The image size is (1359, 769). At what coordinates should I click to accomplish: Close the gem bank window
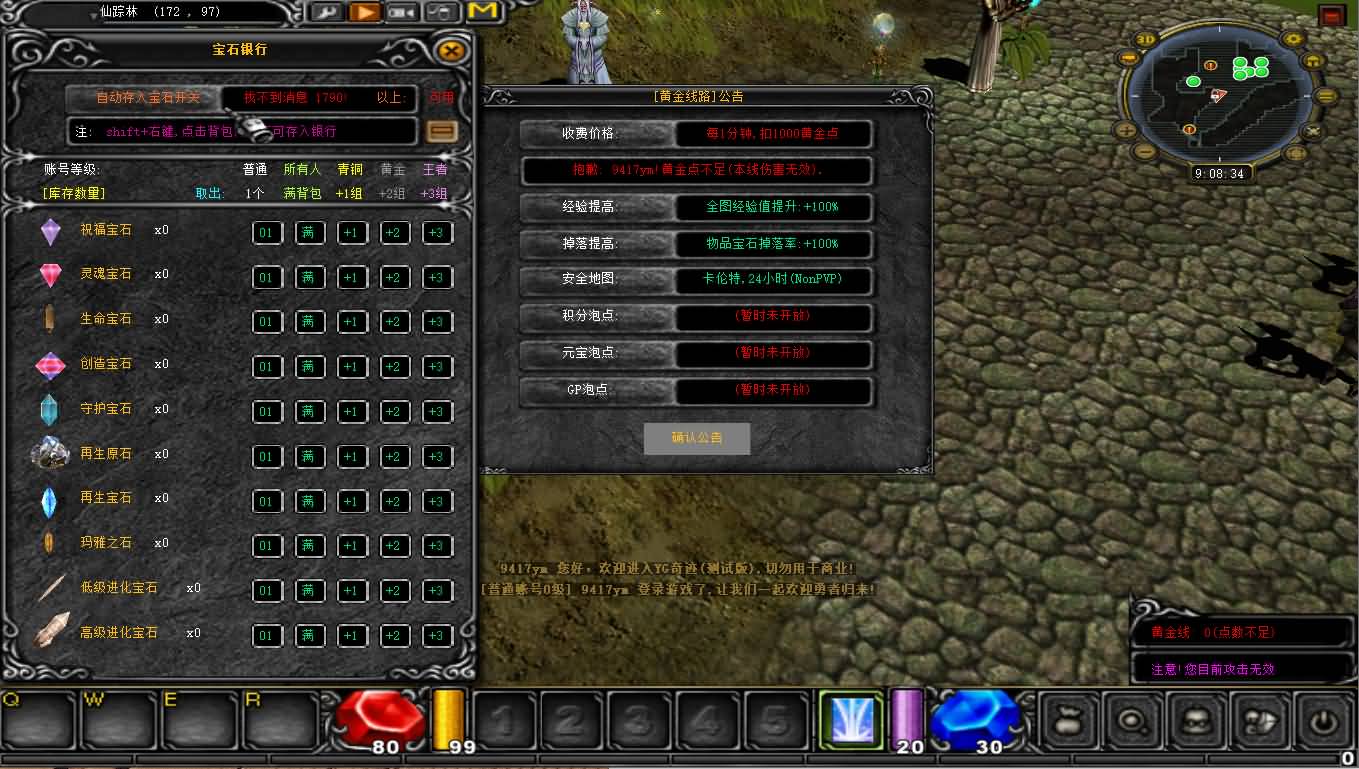452,50
